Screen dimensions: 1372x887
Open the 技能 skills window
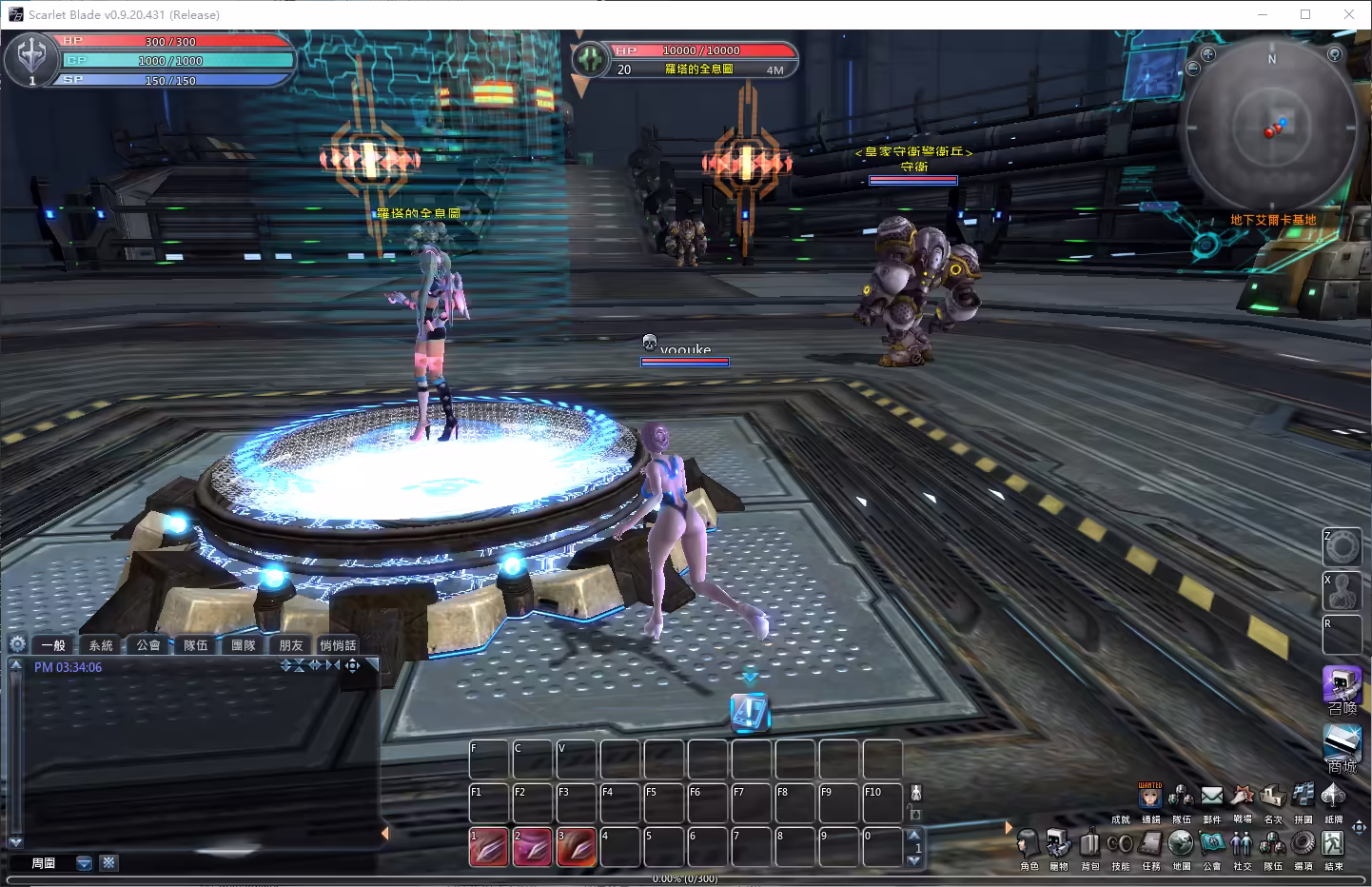[x=1120, y=845]
